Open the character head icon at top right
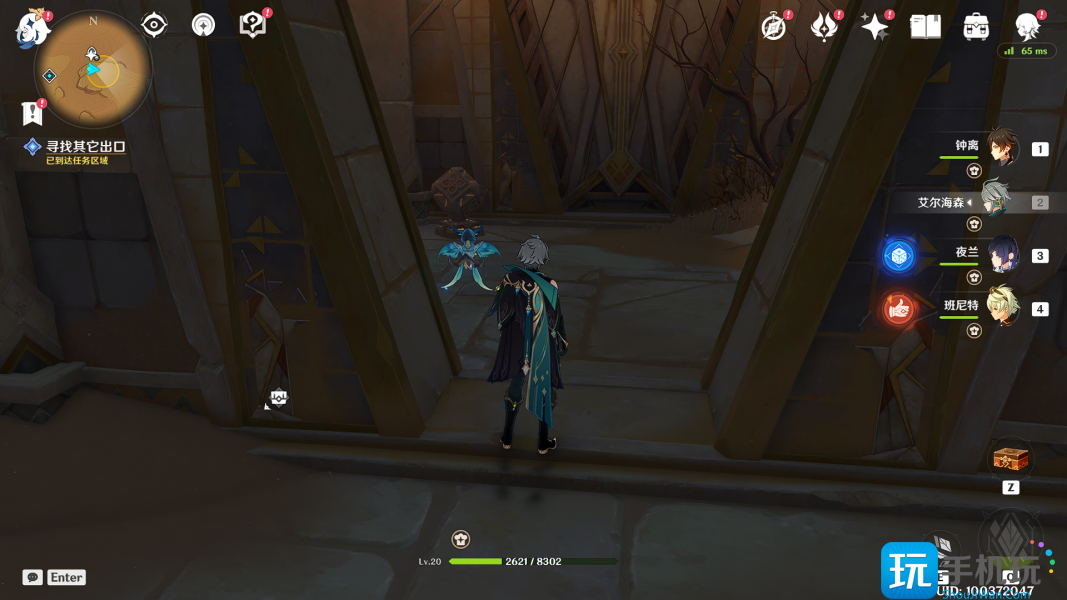Image resolution: width=1067 pixels, height=600 pixels. coord(1027,27)
